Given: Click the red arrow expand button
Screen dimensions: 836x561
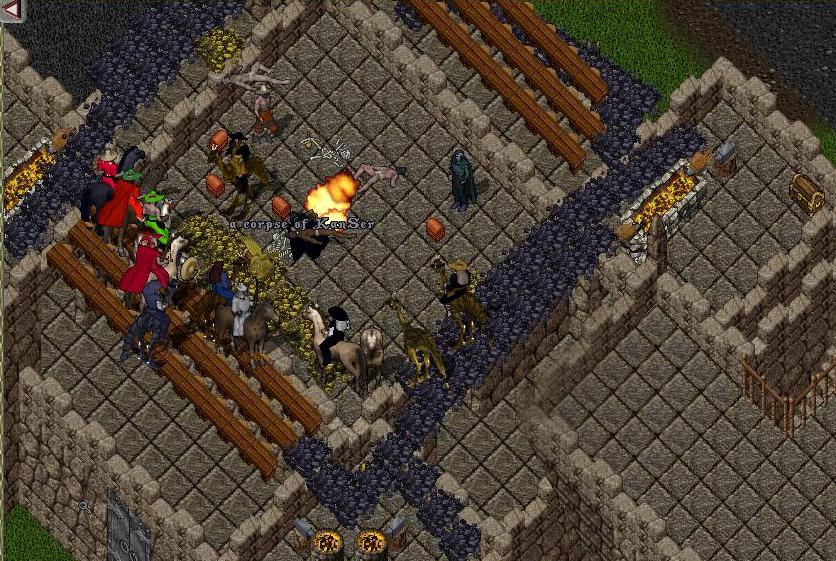Looking at the screenshot, I should point(12,10).
